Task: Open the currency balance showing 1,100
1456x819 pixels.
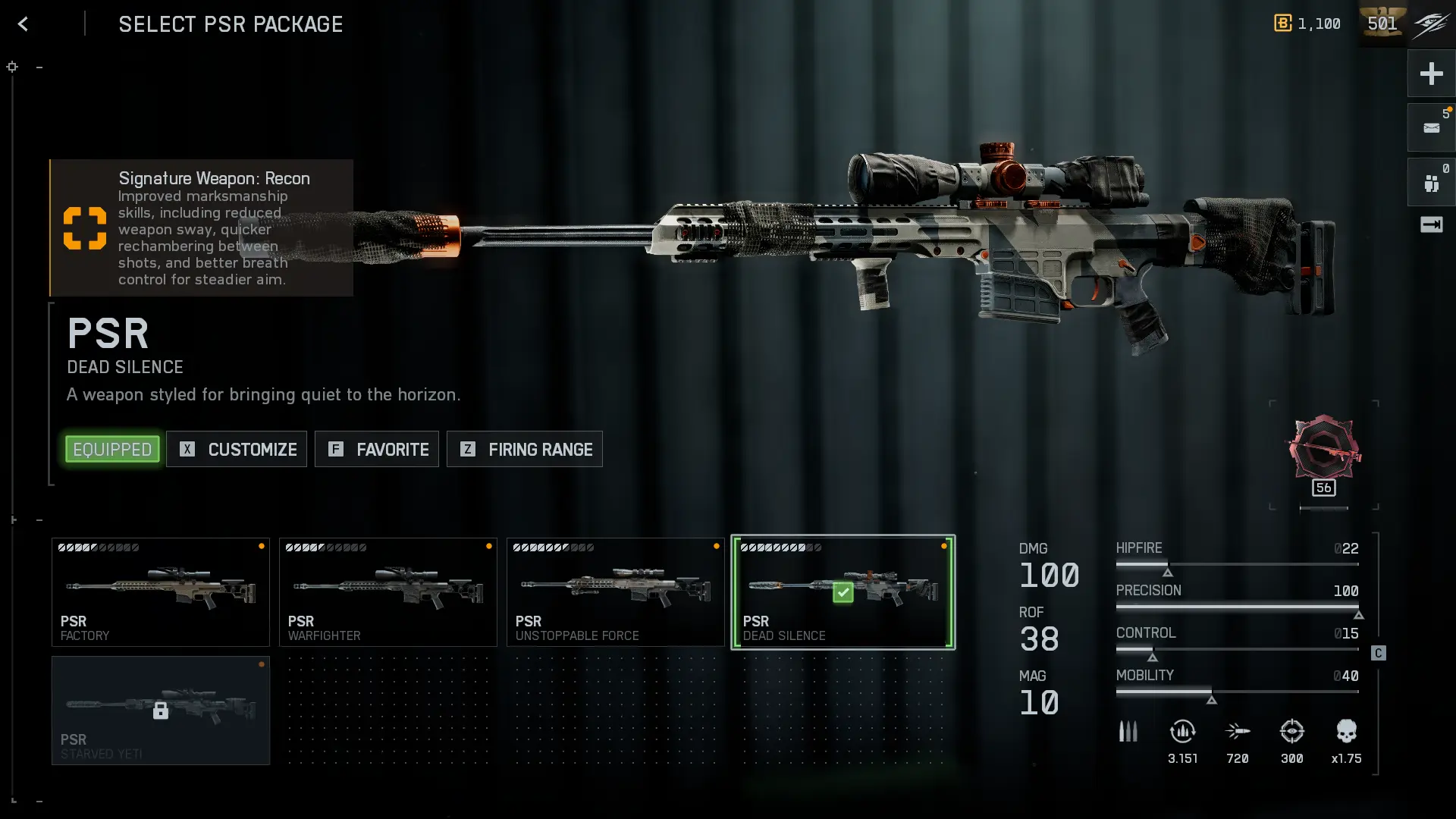Action: click(1307, 24)
